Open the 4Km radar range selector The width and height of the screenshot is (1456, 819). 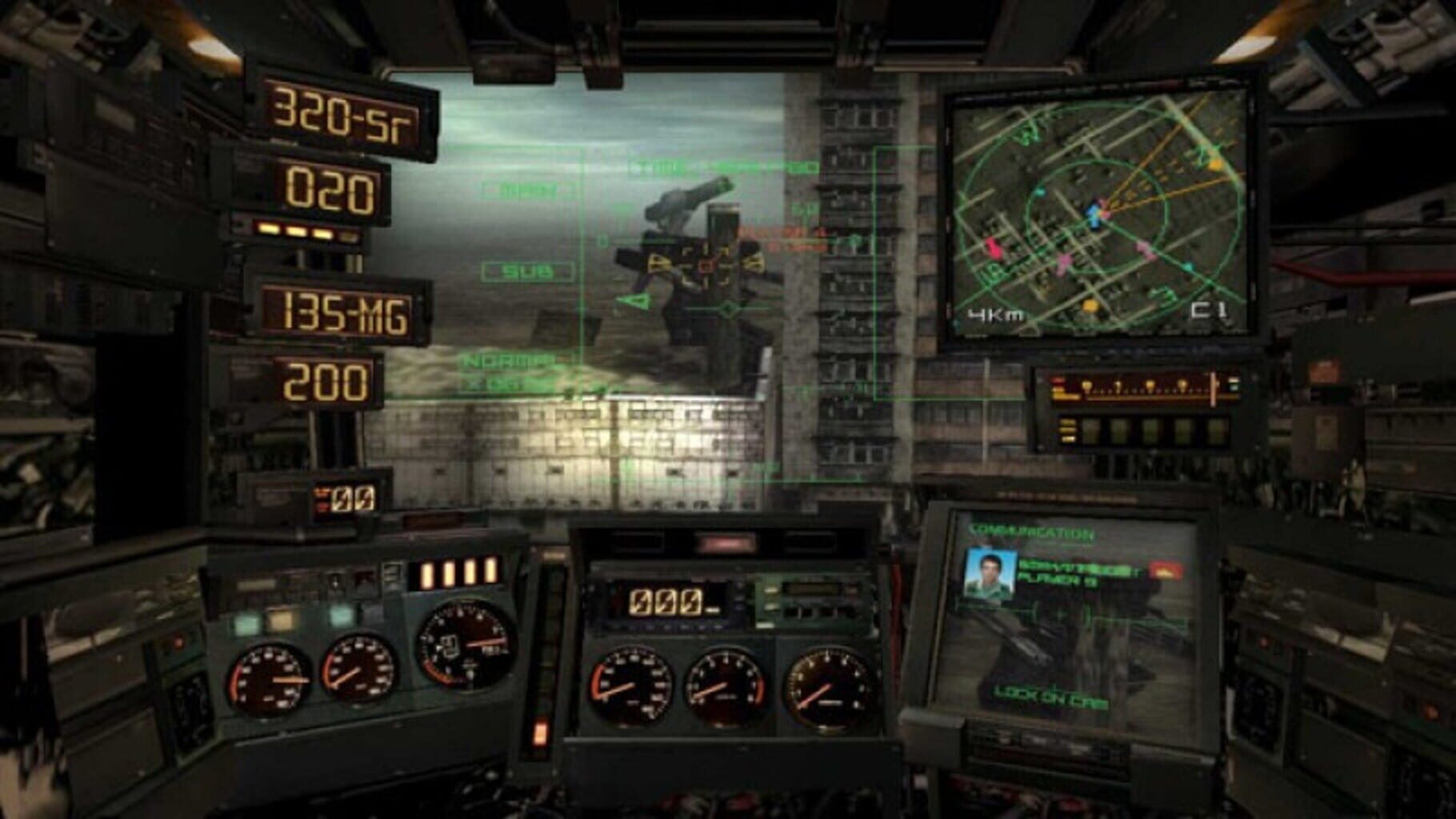[x=994, y=312]
